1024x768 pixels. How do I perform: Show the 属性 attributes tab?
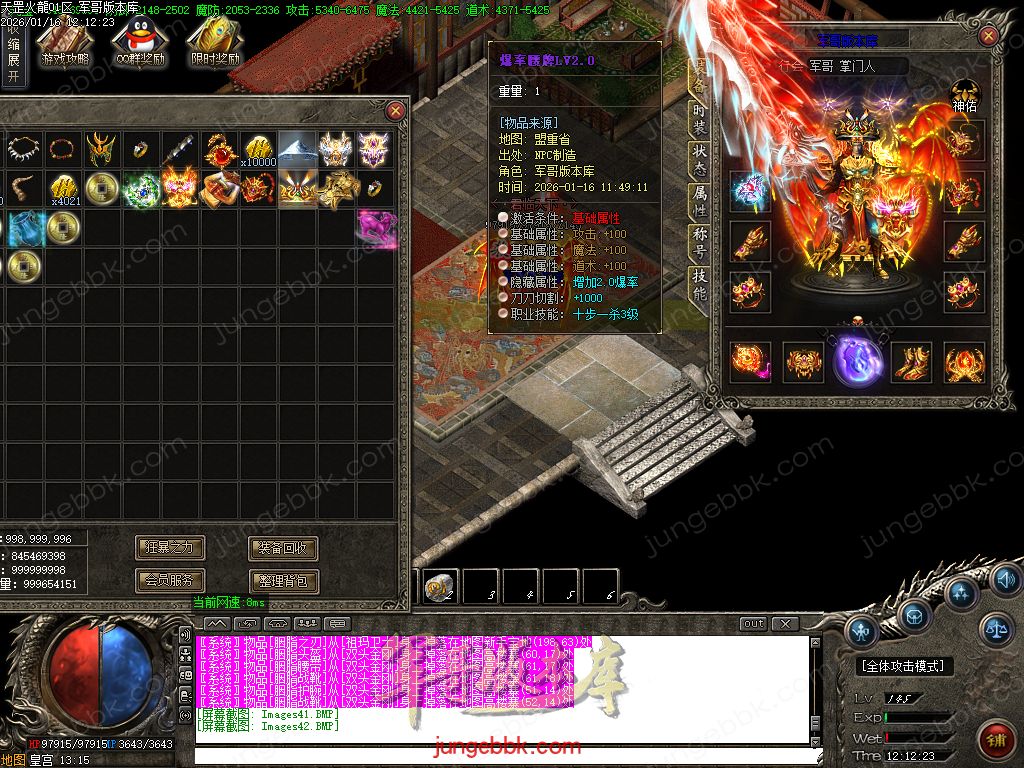coord(700,203)
